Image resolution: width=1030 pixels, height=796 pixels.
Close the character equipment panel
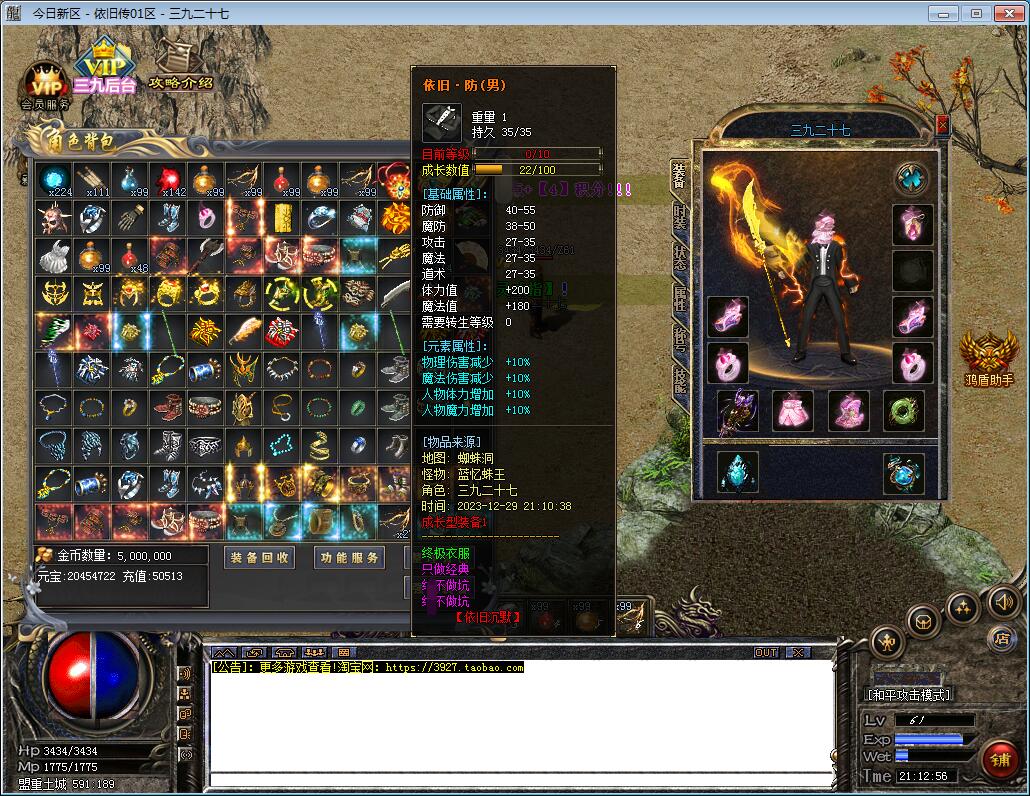942,125
